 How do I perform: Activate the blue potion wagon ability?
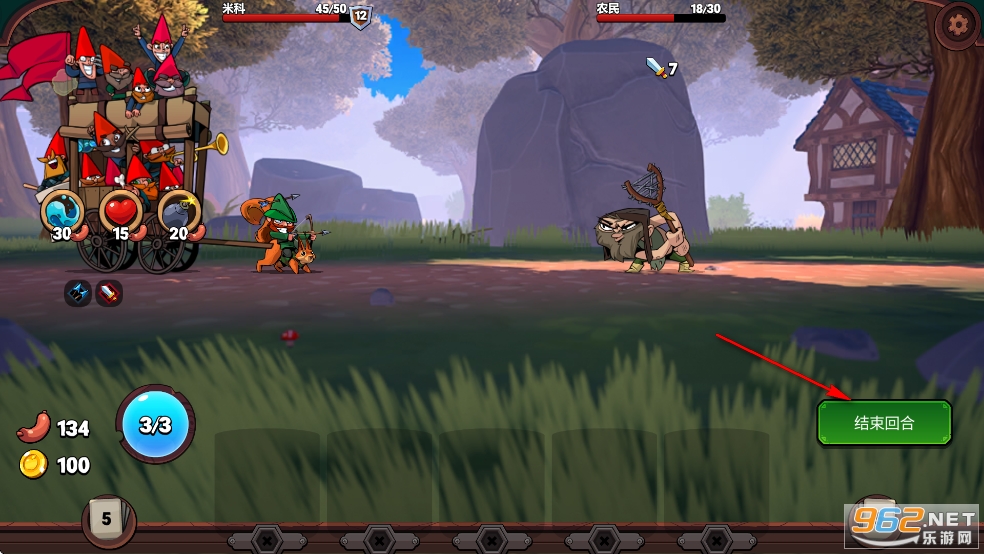(62, 211)
